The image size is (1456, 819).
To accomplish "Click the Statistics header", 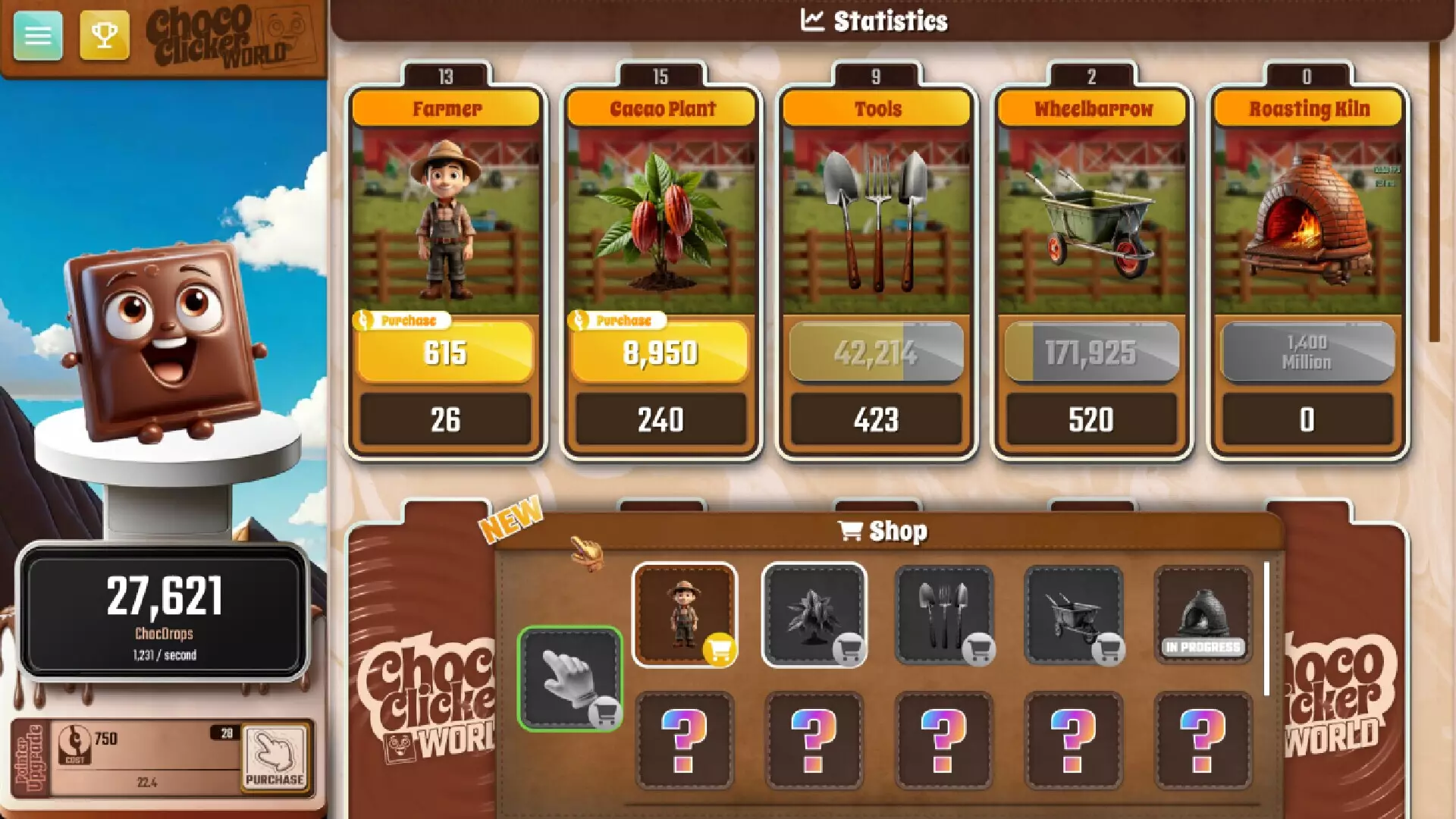I will pos(876,20).
